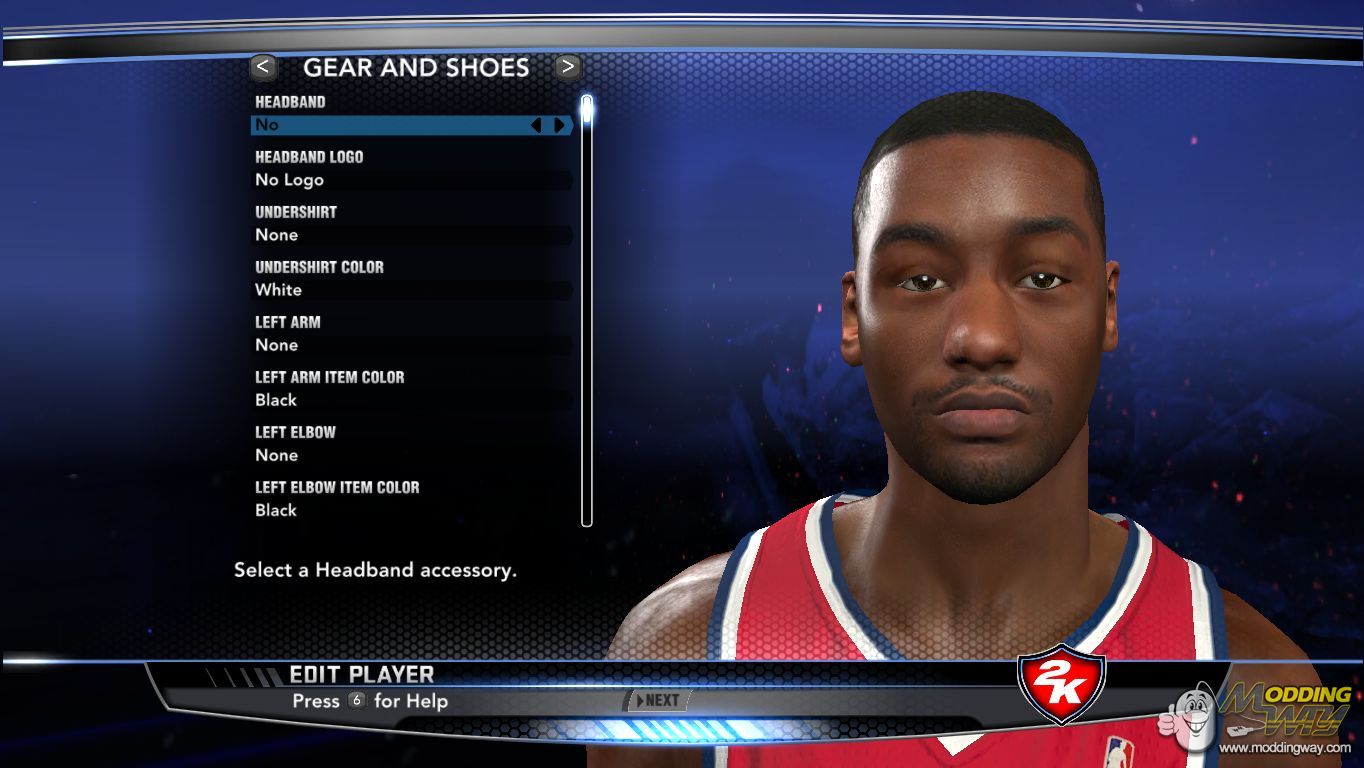Select the Undershirt Color row
The image size is (1364, 768).
(x=410, y=290)
